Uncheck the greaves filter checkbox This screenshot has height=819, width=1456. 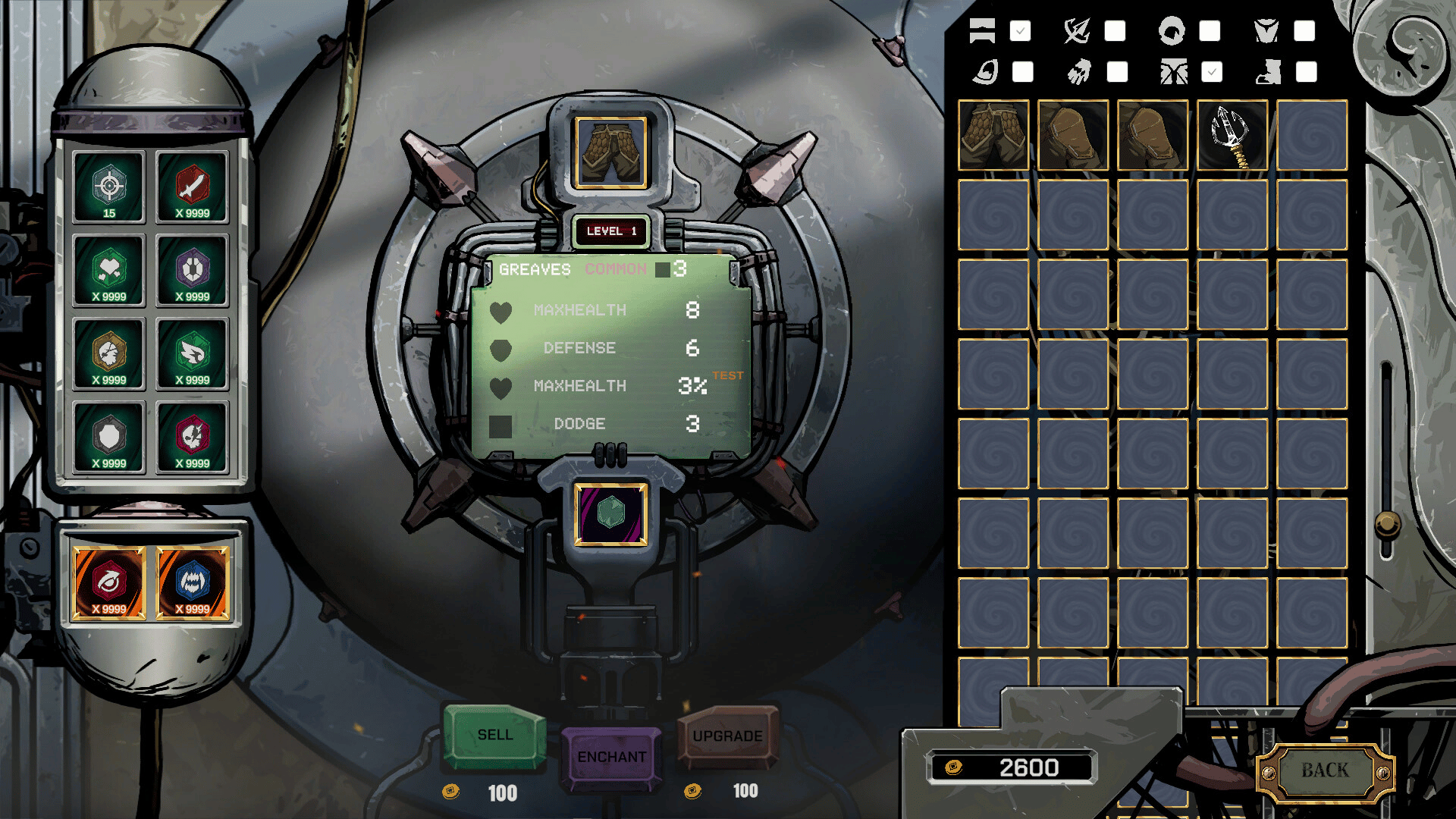tap(1212, 72)
